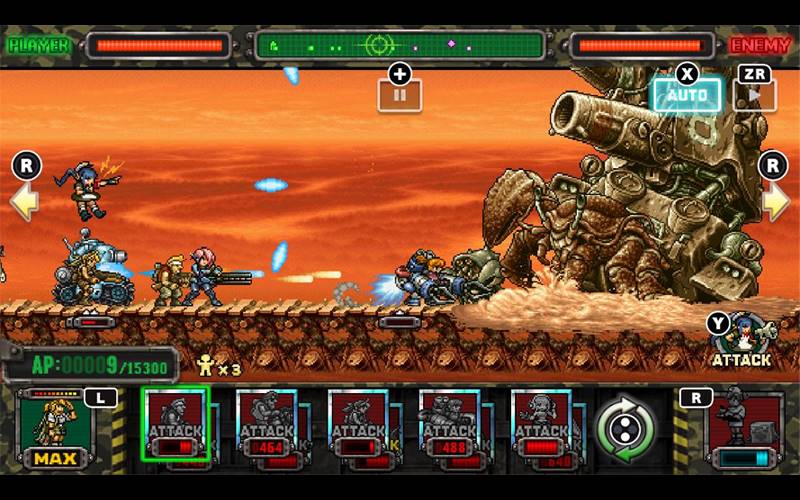Deploy the unit card showing 488

(x=452, y=425)
